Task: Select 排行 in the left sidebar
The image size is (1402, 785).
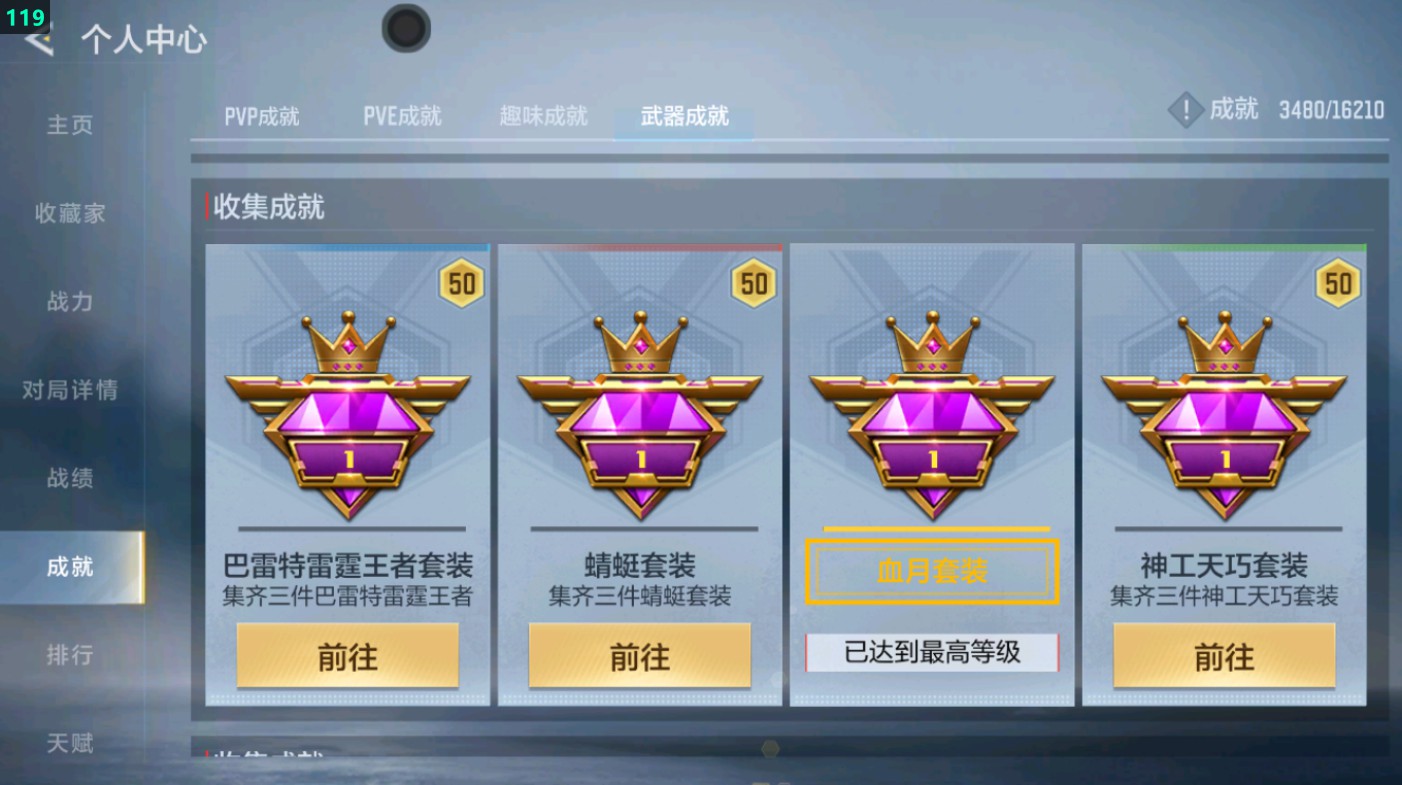Action: point(71,655)
